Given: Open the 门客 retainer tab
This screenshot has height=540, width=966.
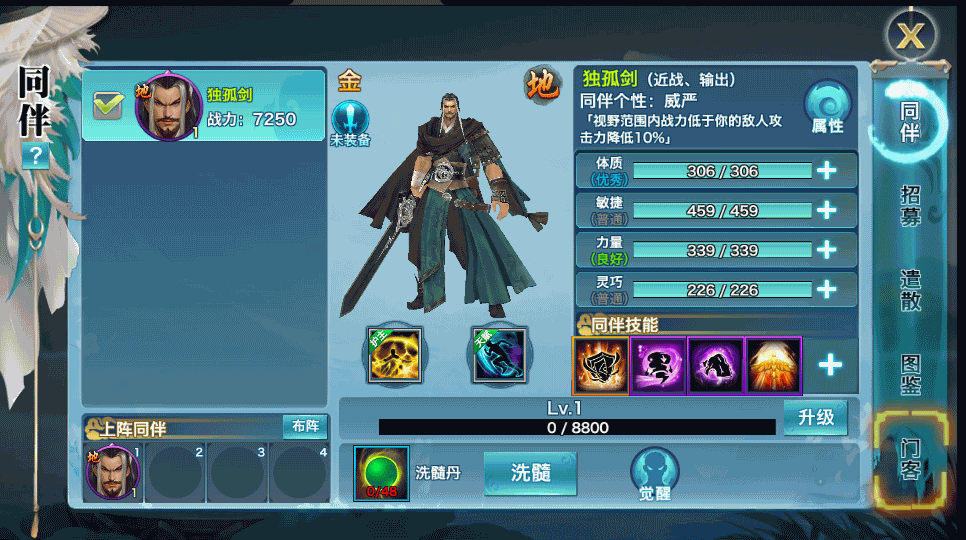Looking at the screenshot, I should (910, 458).
